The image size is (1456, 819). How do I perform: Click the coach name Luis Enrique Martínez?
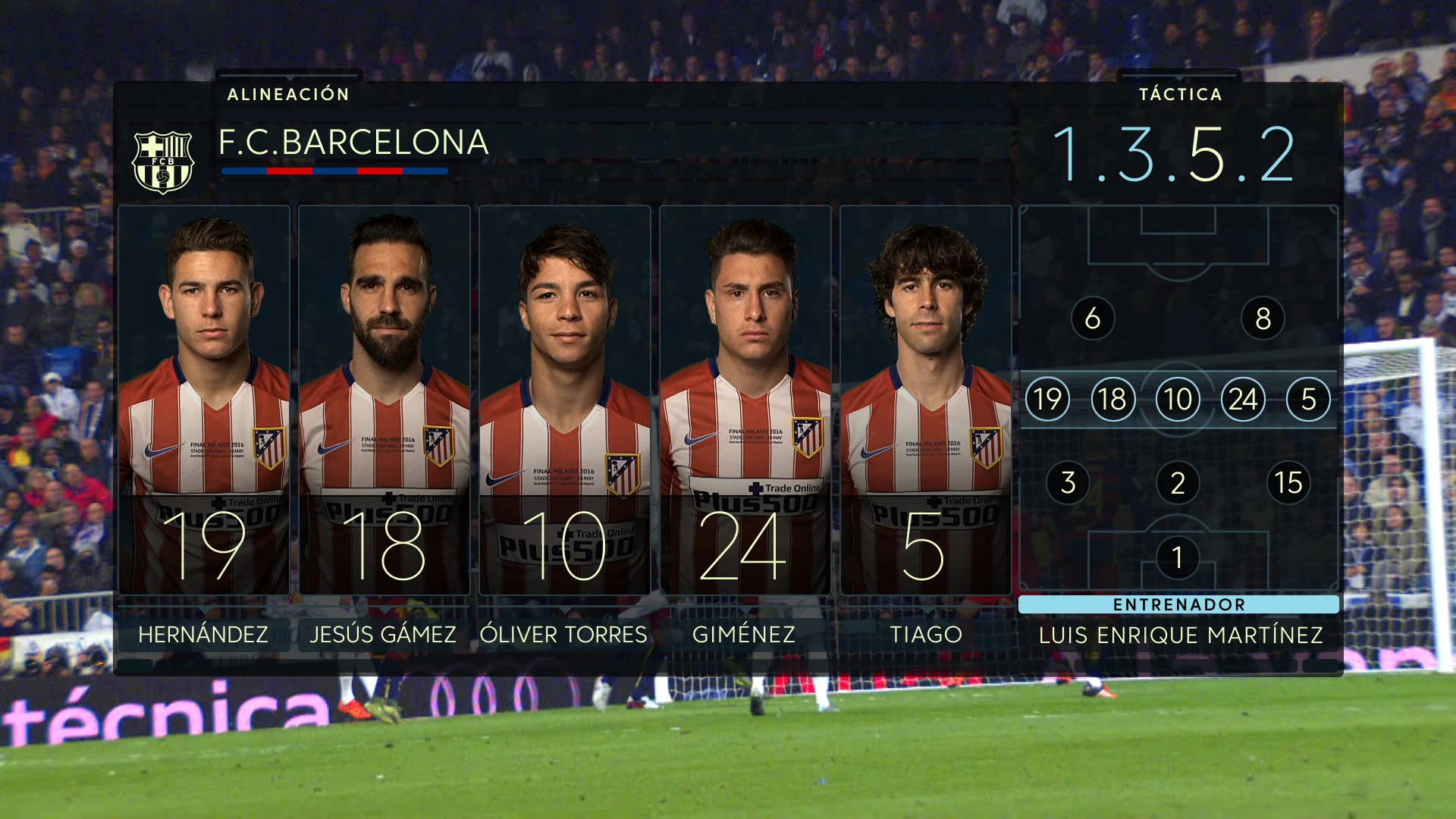tap(1180, 635)
